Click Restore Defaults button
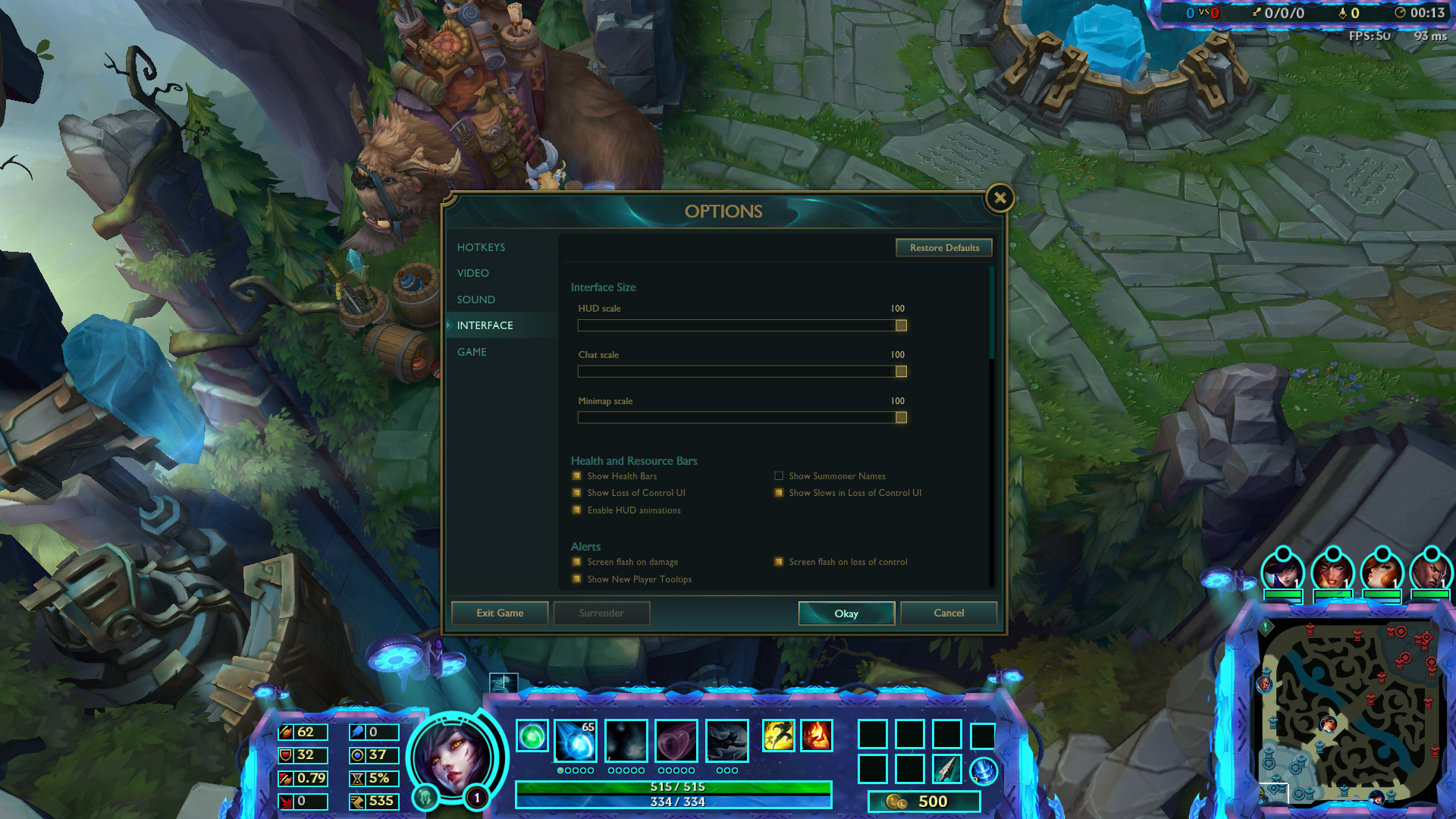 [x=944, y=248]
